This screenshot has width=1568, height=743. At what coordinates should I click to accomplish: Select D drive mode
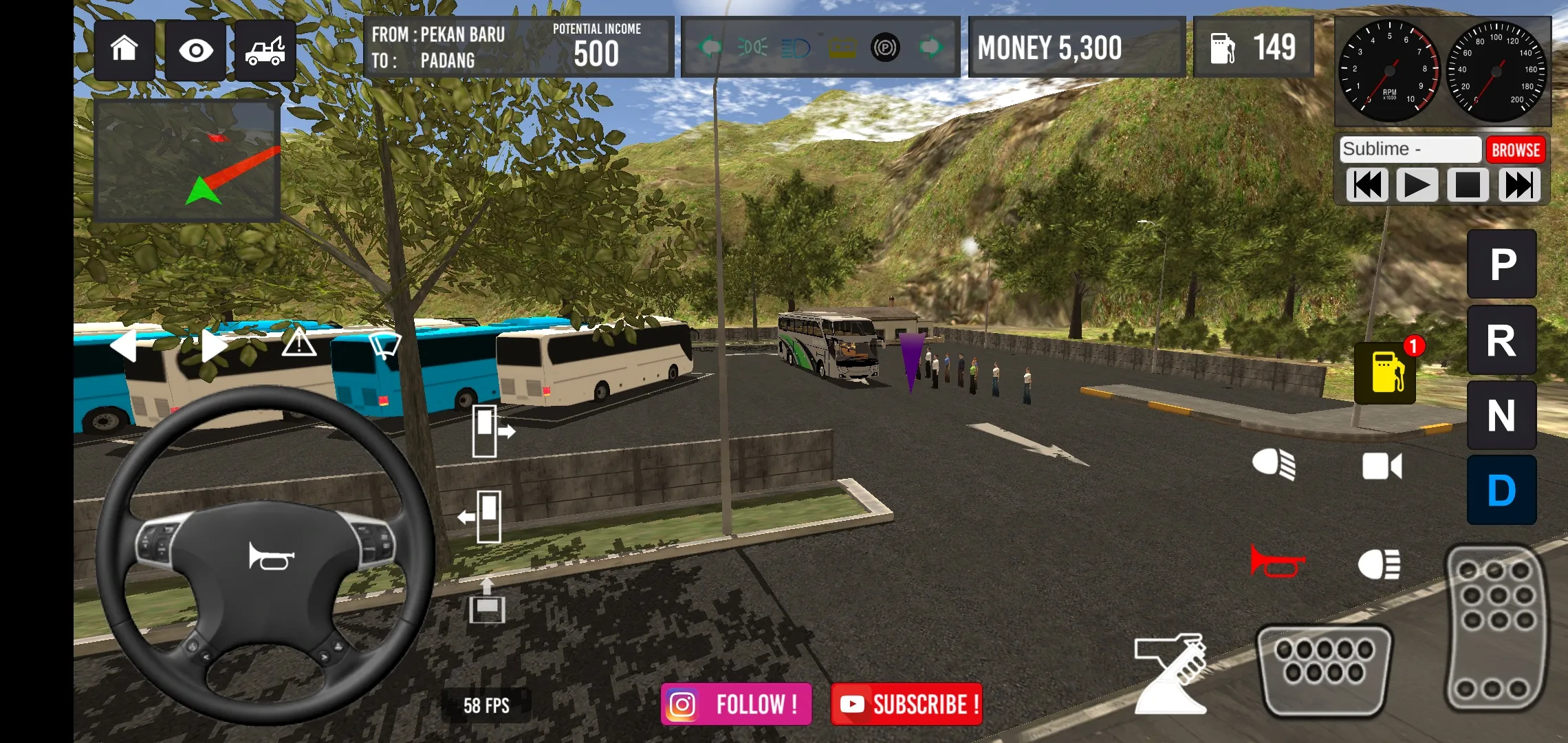pos(1501,491)
